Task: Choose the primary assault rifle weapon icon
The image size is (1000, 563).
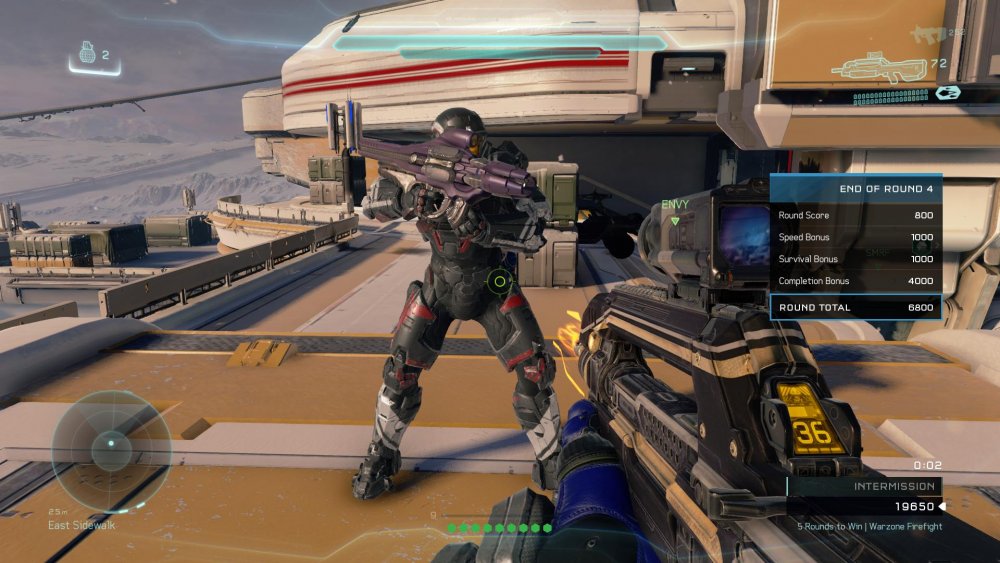Action: [881, 67]
